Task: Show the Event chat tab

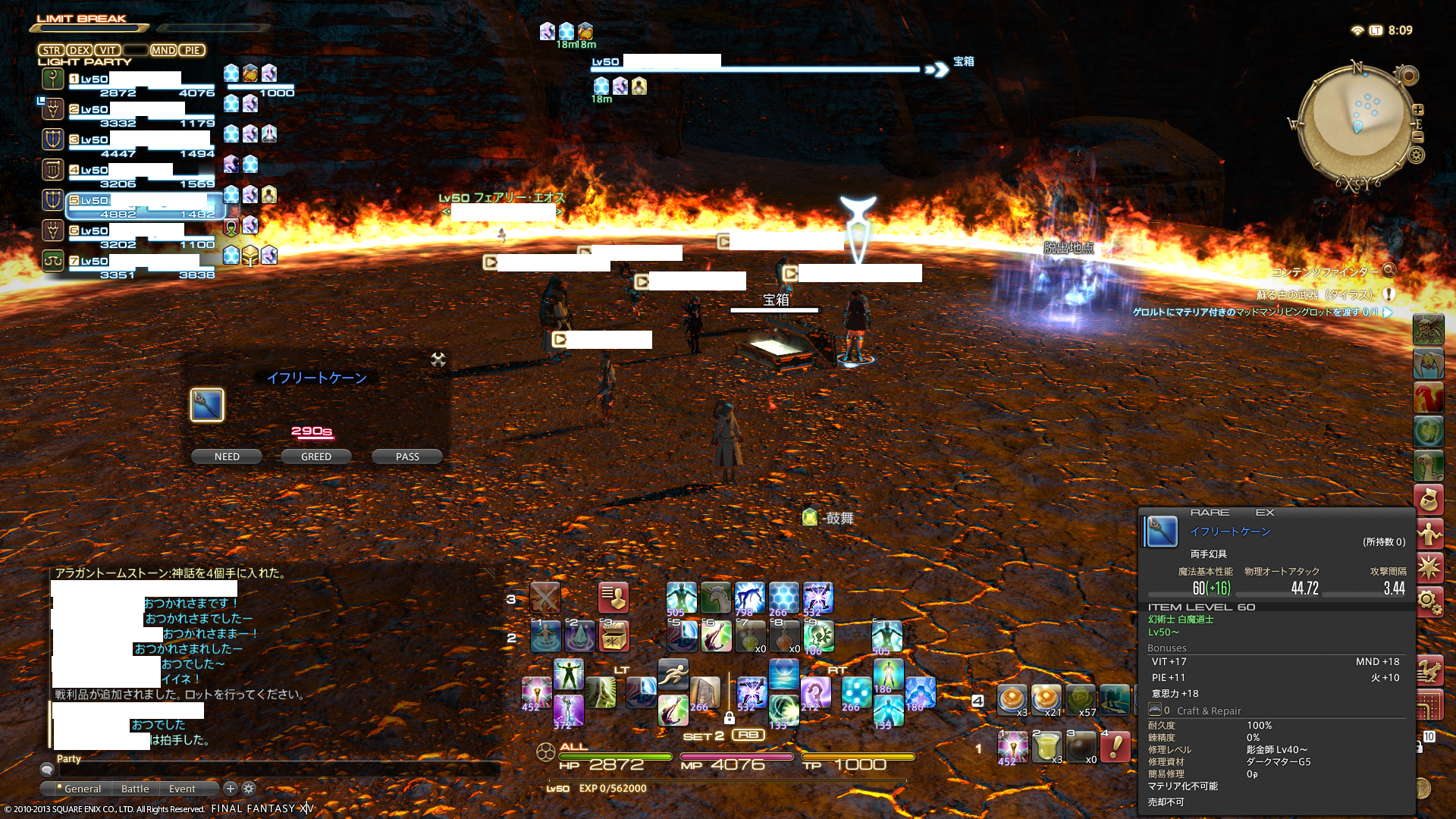Action: 182,789
